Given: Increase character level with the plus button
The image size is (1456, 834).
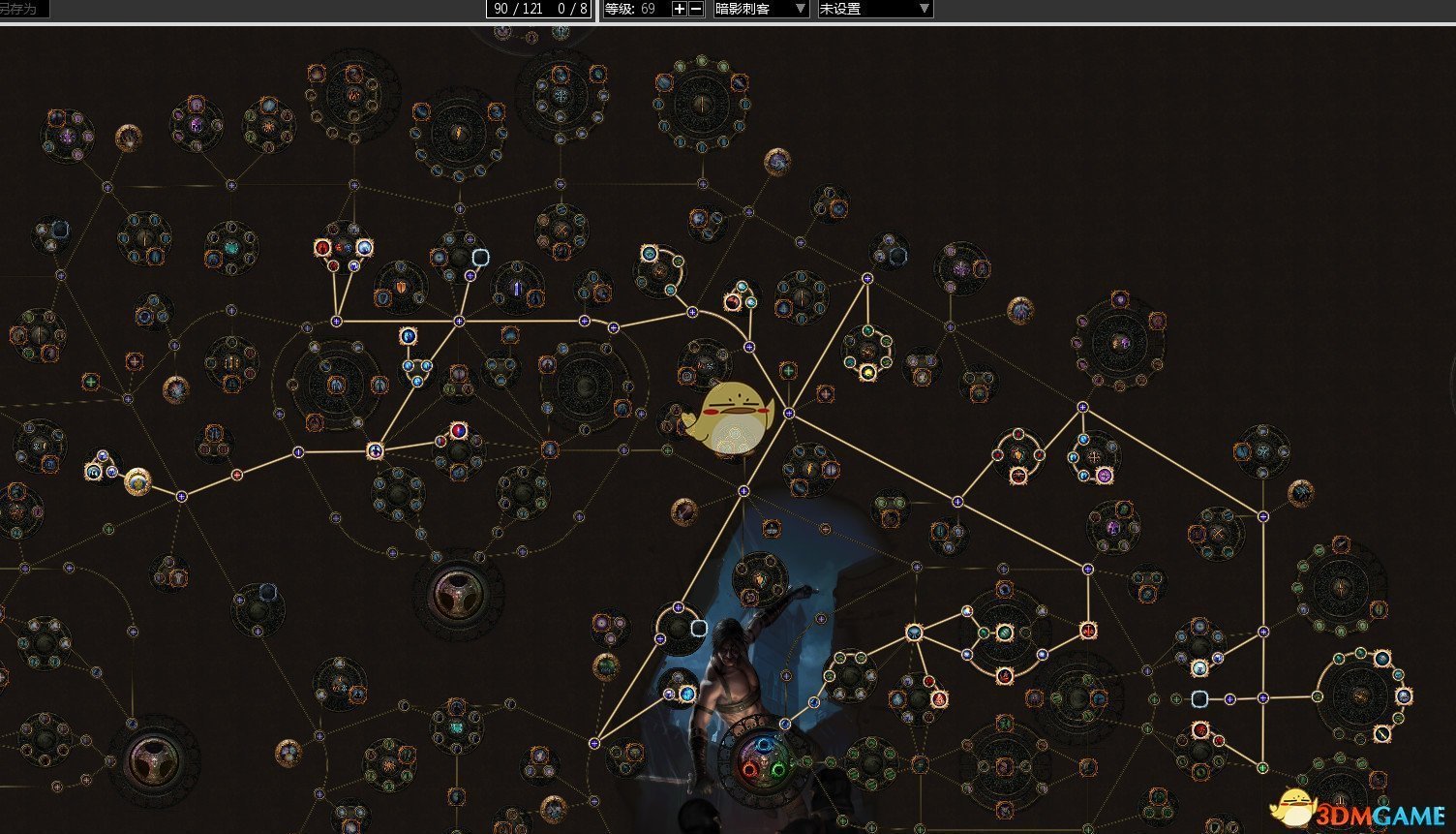Looking at the screenshot, I should pos(679,9).
